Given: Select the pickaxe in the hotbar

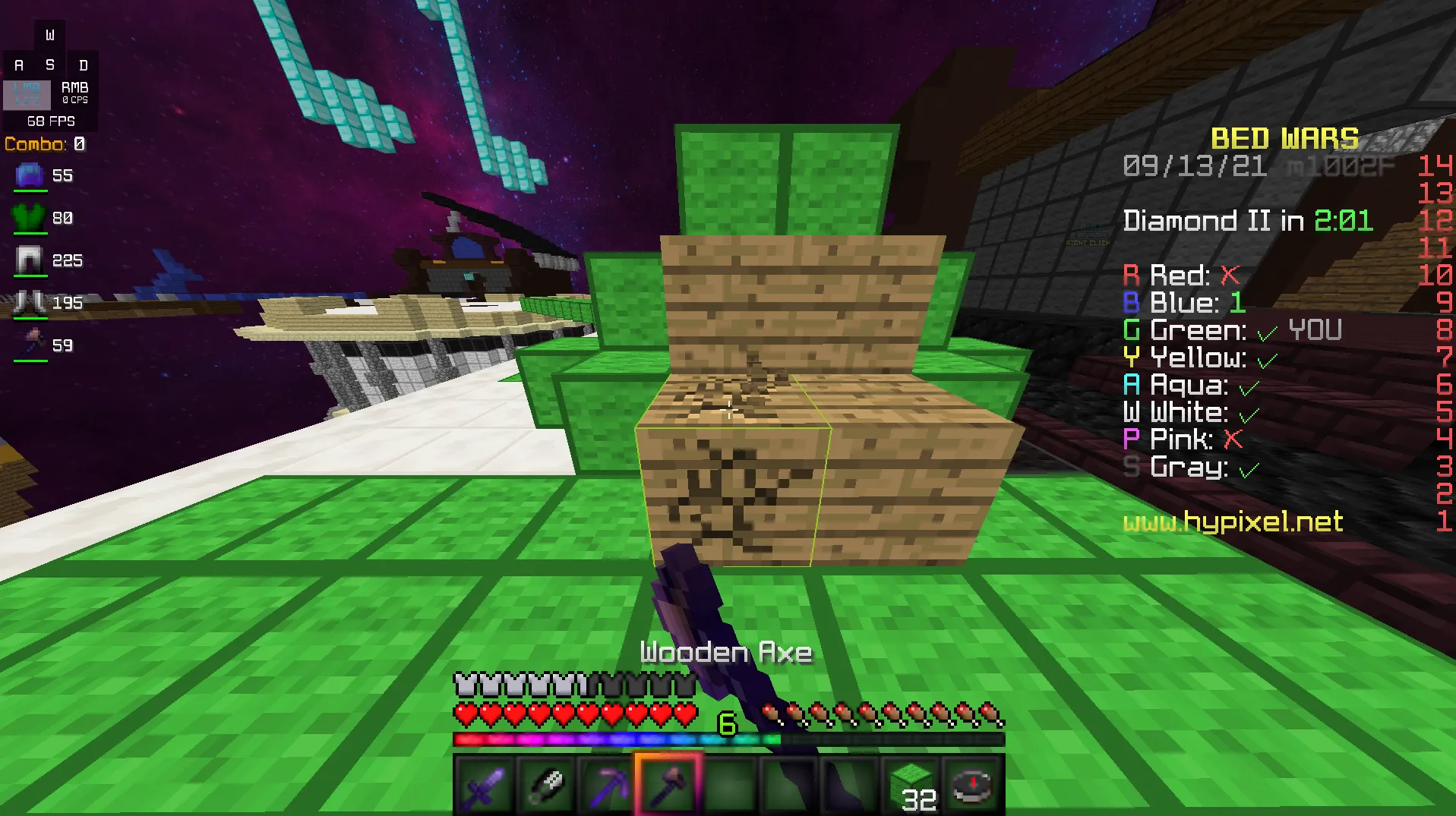Looking at the screenshot, I should click(606, 785).
